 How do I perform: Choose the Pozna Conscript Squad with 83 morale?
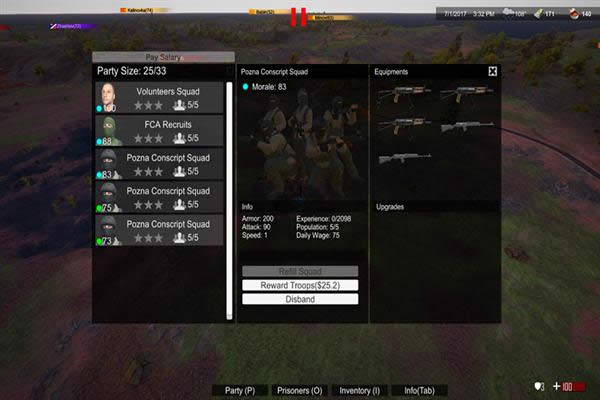click(x=160, y=164)
